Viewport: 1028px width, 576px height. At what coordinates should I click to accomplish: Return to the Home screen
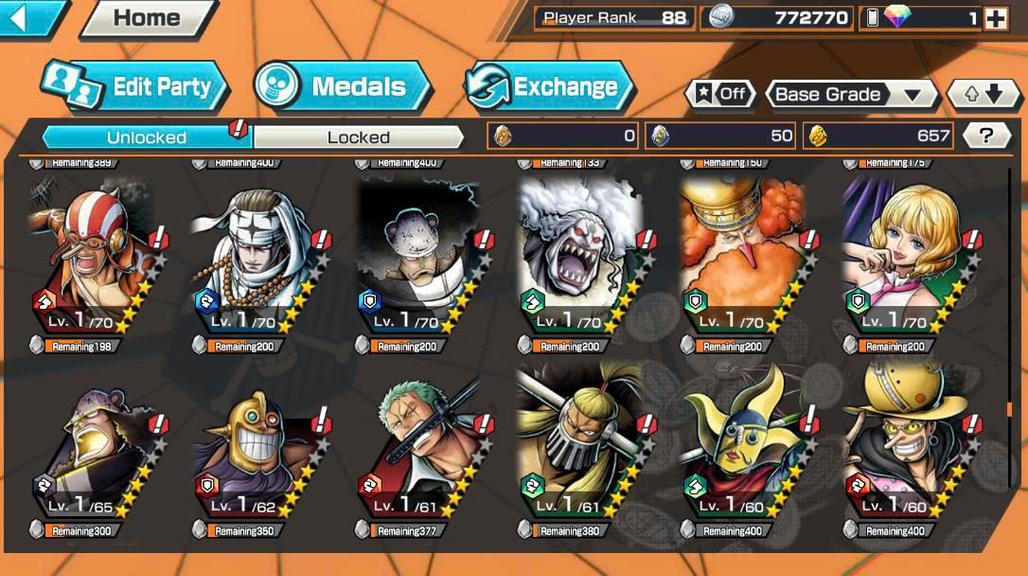147,18
